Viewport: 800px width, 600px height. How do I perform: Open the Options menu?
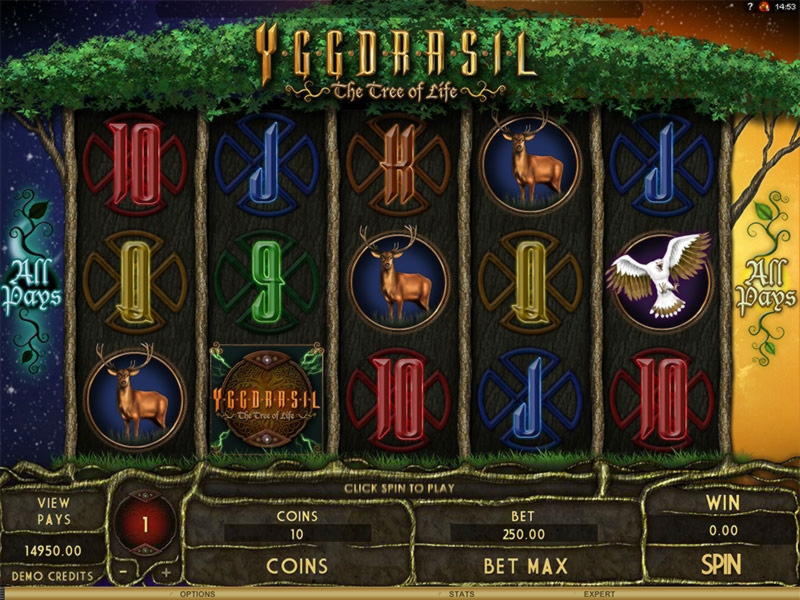(x=197, y=594)
